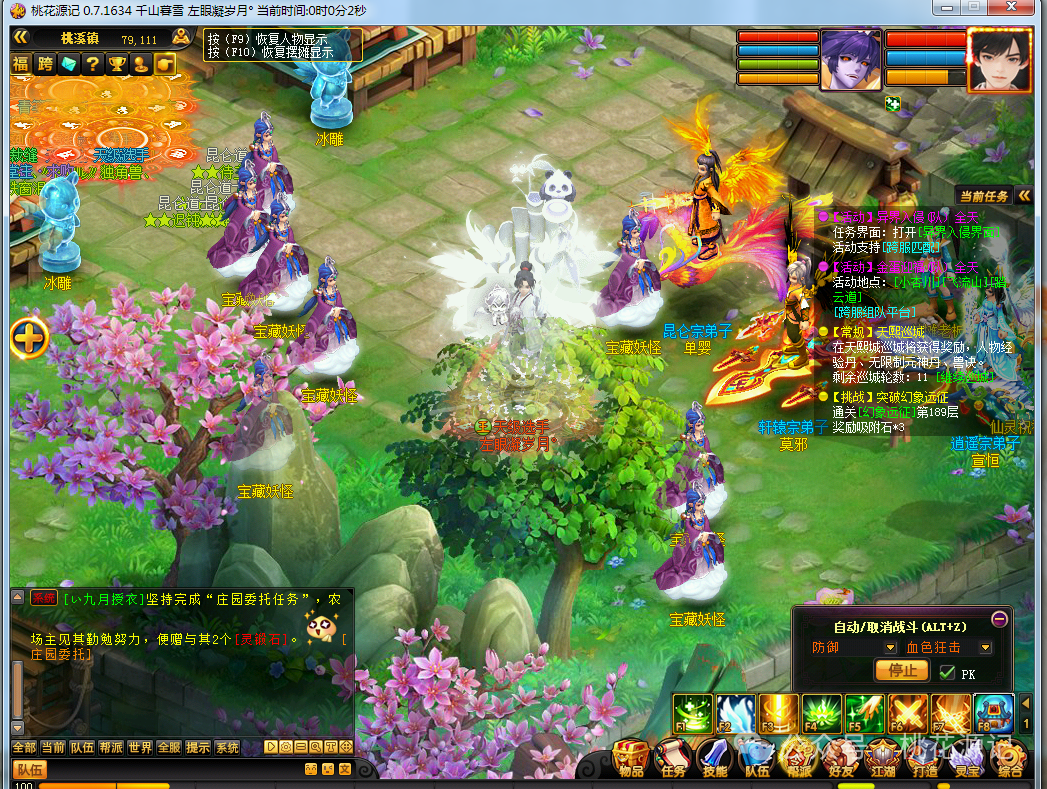This screenshot has width=1047, height=789.
Task: Open the 综合 general menu
Action: pos(1009,756)
